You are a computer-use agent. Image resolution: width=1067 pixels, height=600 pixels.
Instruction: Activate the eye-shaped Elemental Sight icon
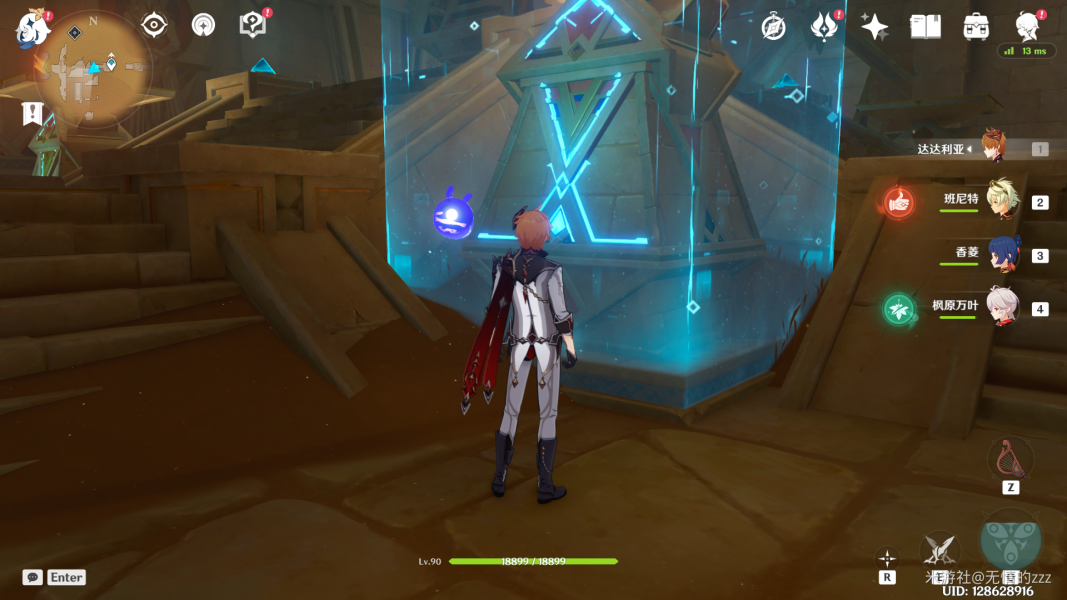[154, 25]
